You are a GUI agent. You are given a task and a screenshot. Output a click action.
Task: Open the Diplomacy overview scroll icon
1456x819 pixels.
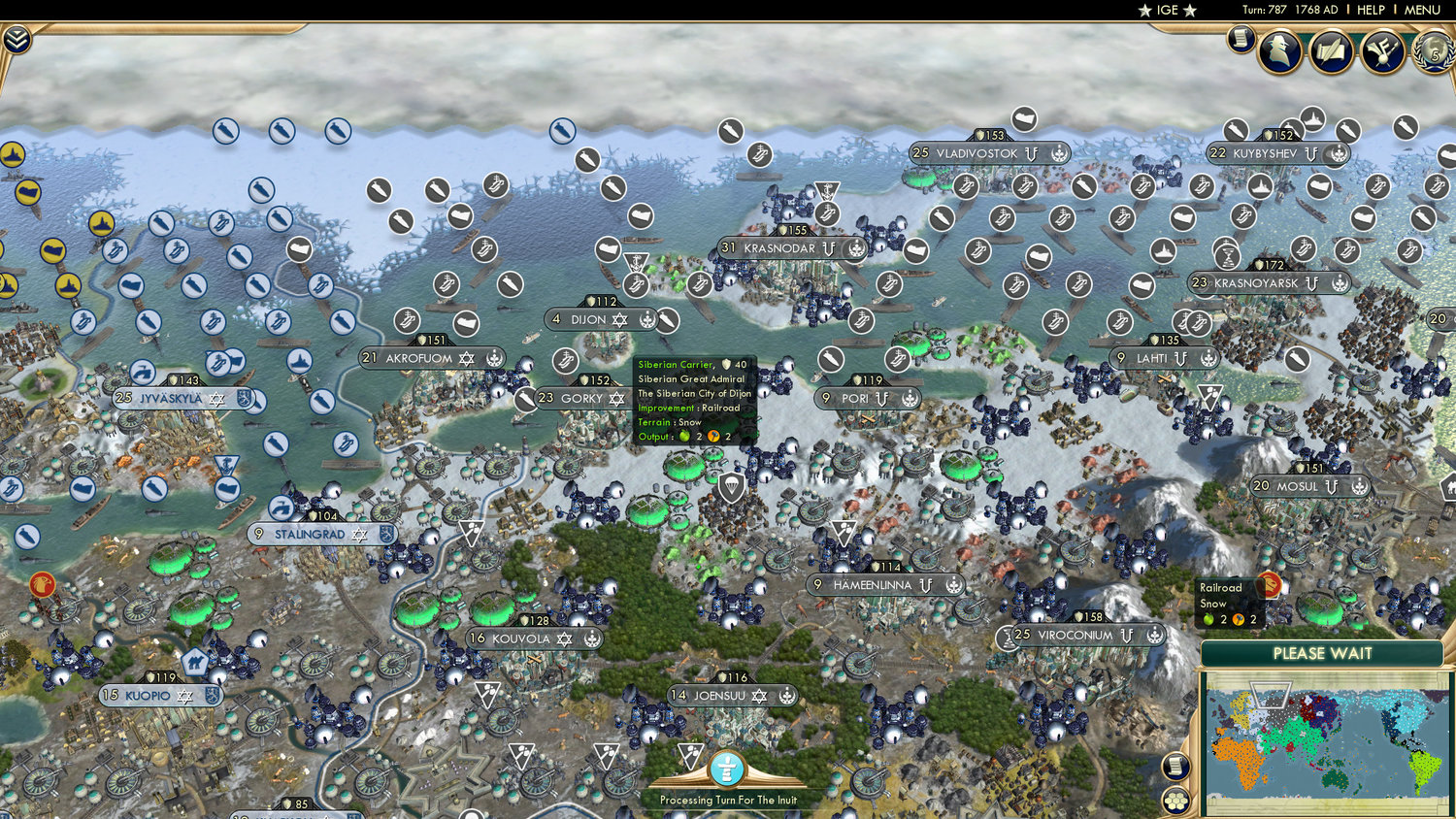pos(1331,50)
